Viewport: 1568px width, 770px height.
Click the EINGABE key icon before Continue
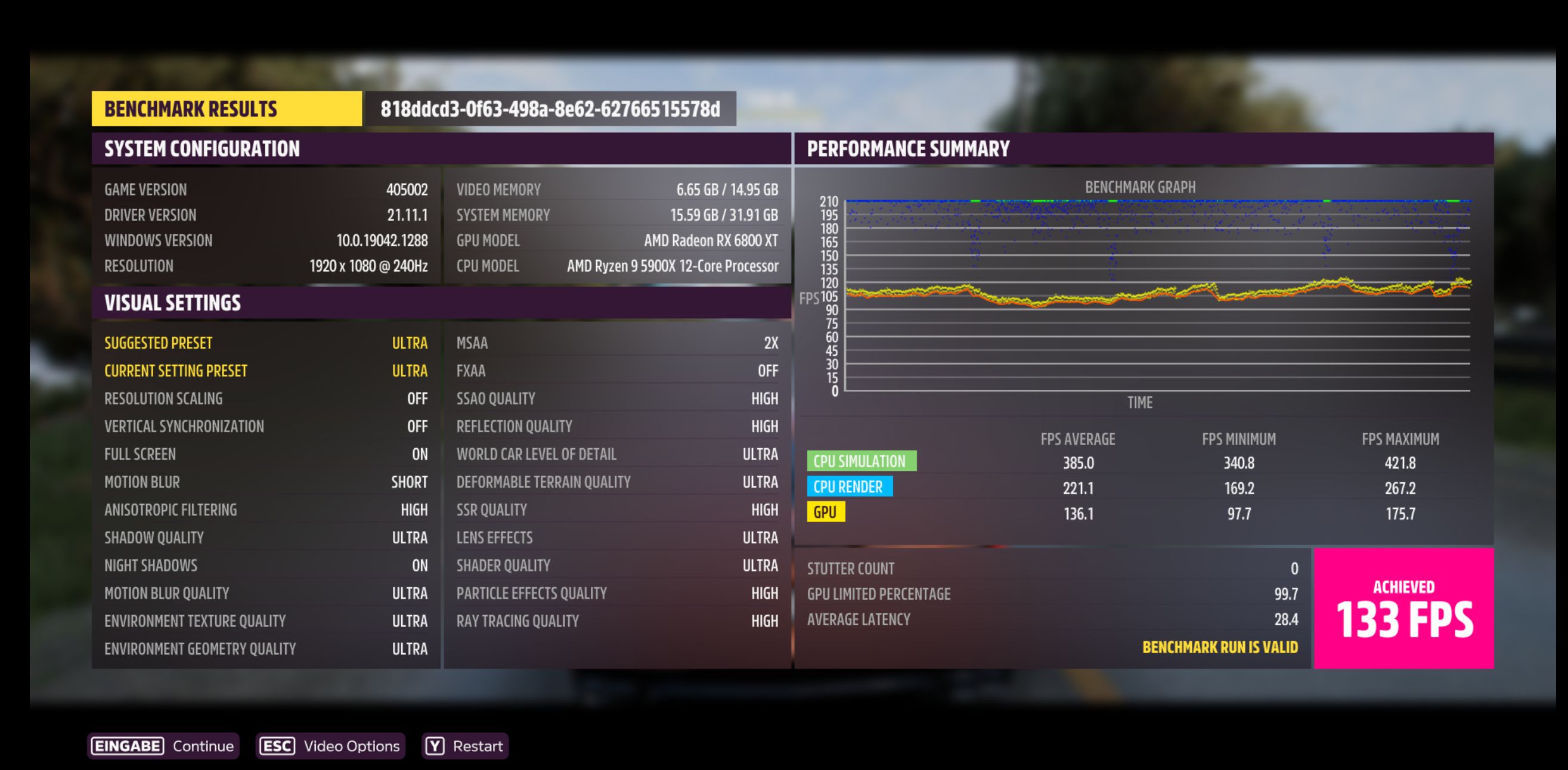coord(127,745)
